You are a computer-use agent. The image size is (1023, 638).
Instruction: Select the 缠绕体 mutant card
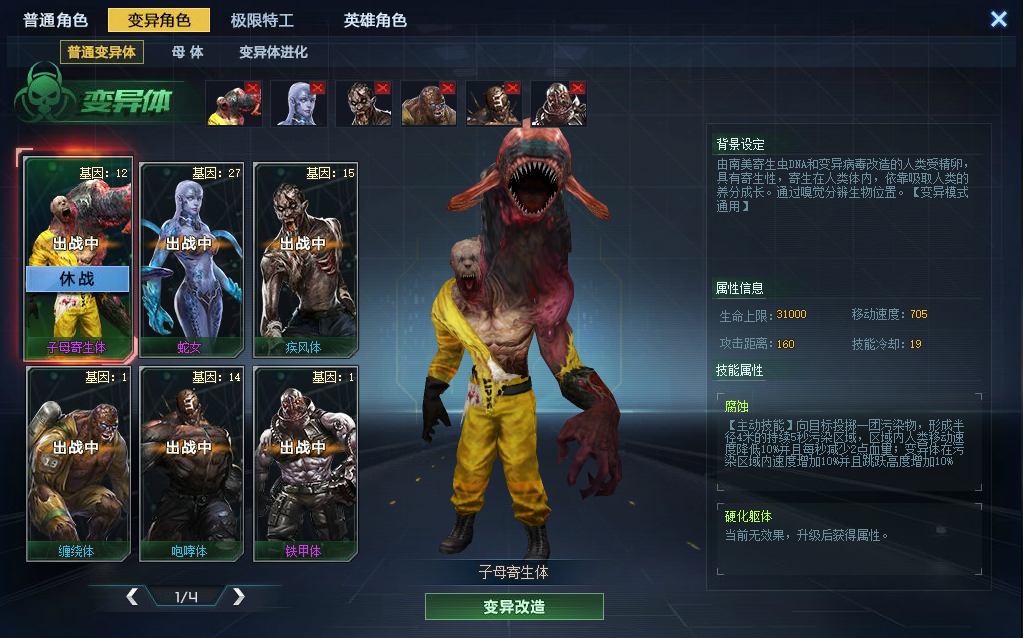click(78, 463)
